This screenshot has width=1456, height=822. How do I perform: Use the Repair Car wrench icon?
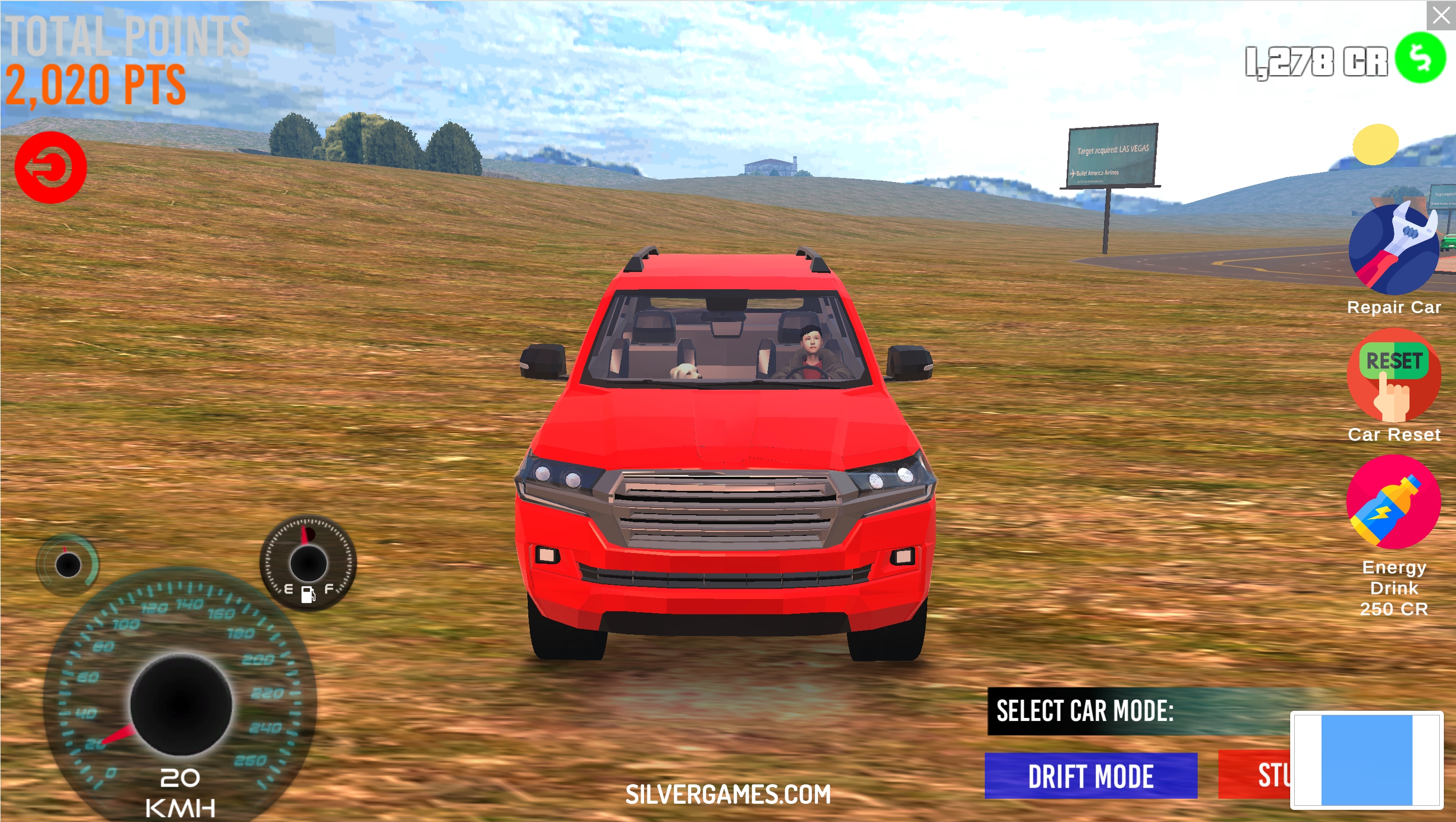(x=1393, y=249)
